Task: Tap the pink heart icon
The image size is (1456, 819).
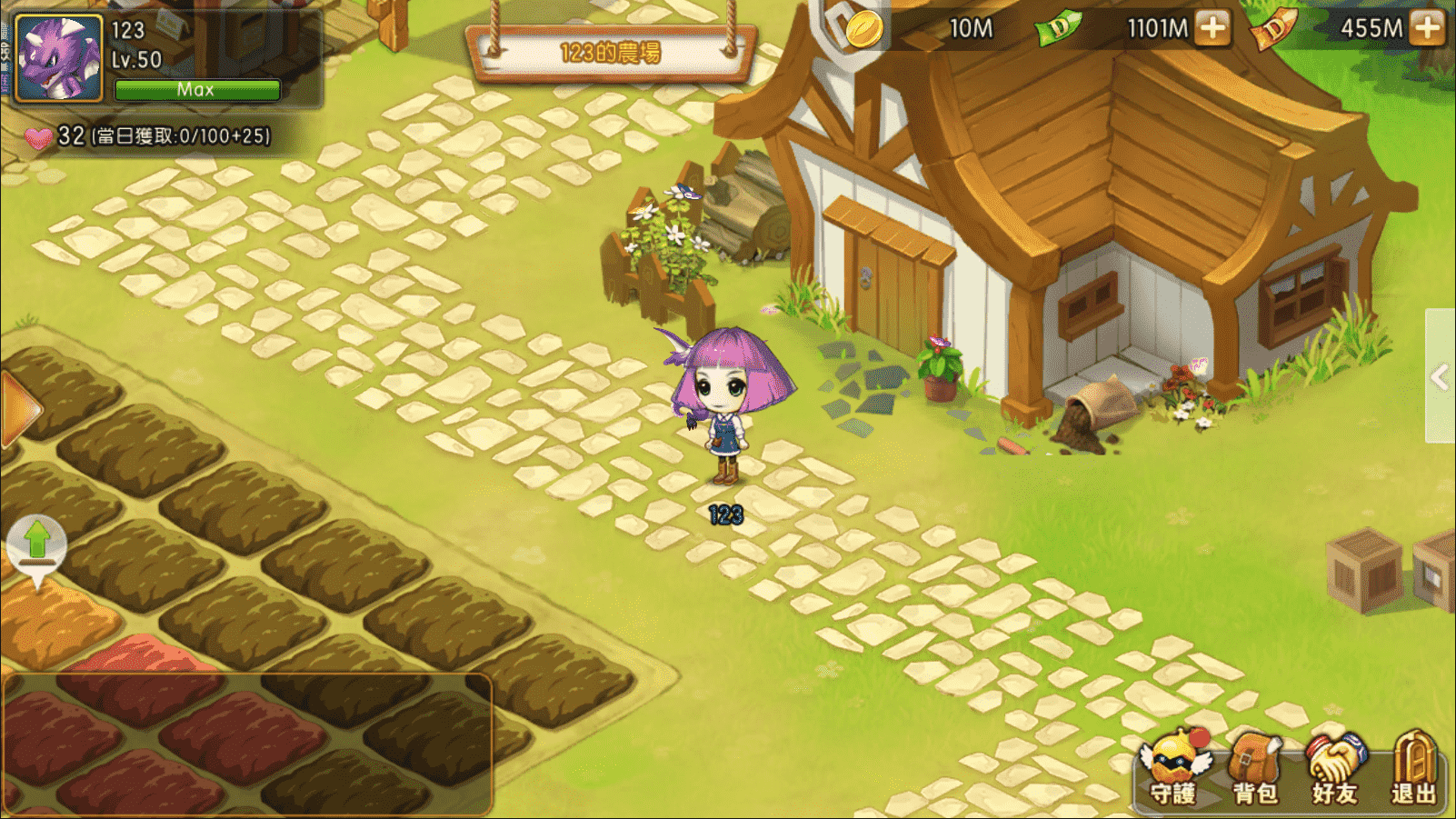Action: coord(39,137)
